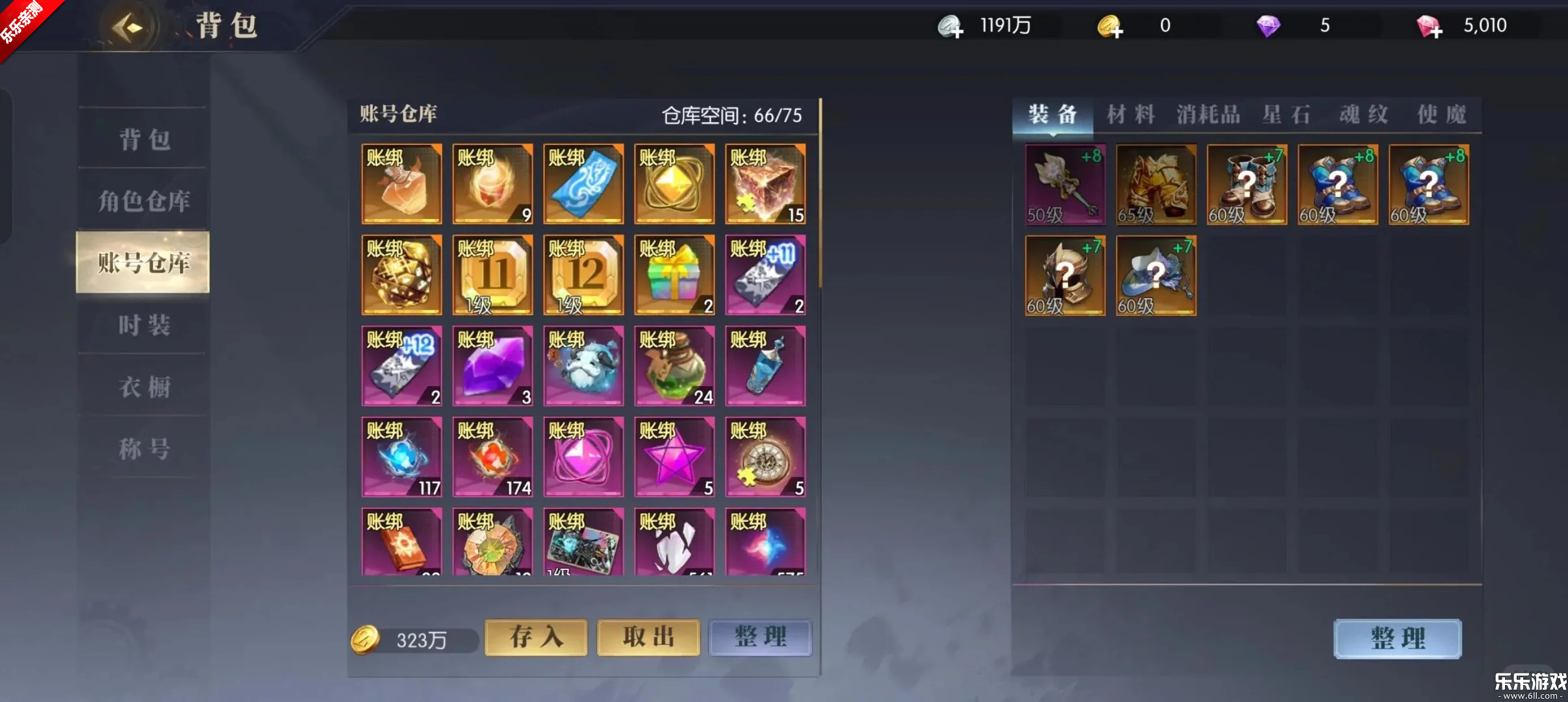Switch to the 材料 tab
The height and width of the screenshot is (702, 1568).
[1131, 115]
